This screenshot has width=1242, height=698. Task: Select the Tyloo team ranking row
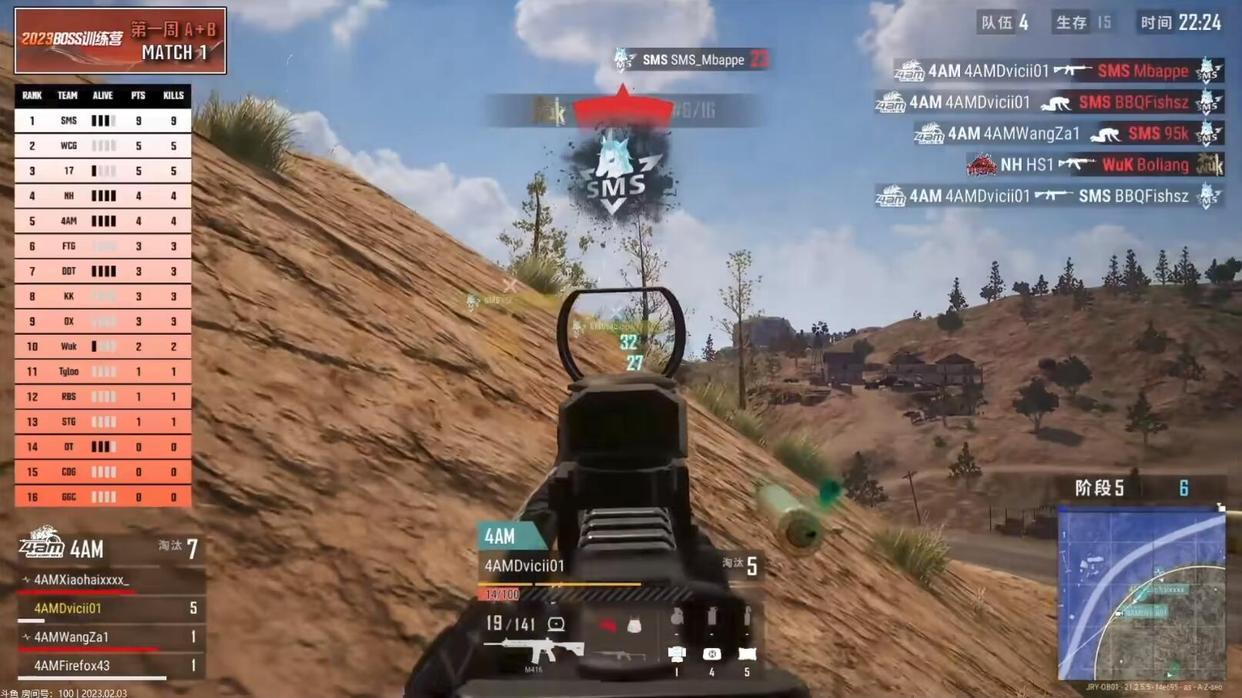pos(103,372)
